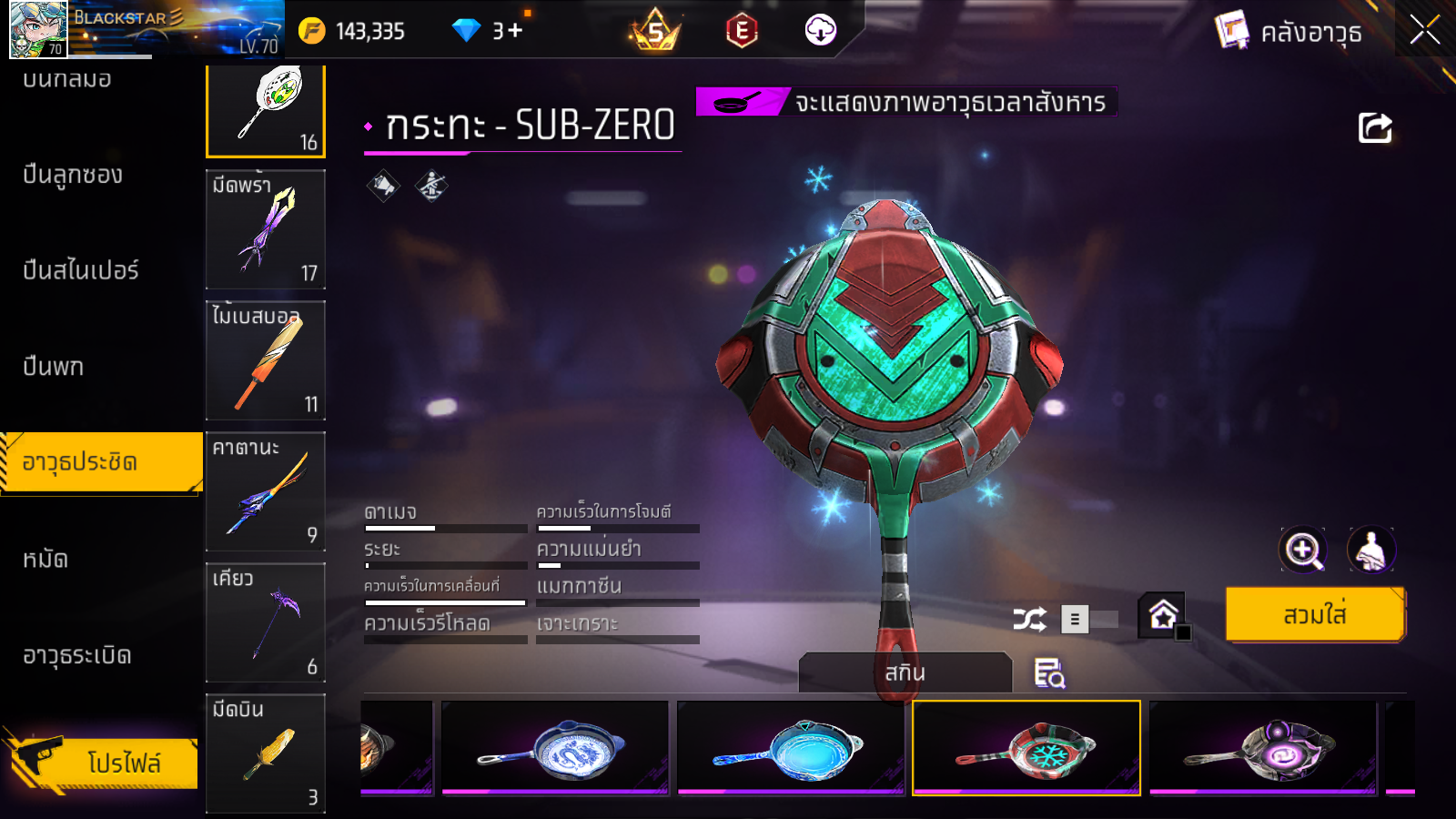Select the คาตานะ katana weapon
The width and height of the screenshot is (1456, 819).
point(266,491)
